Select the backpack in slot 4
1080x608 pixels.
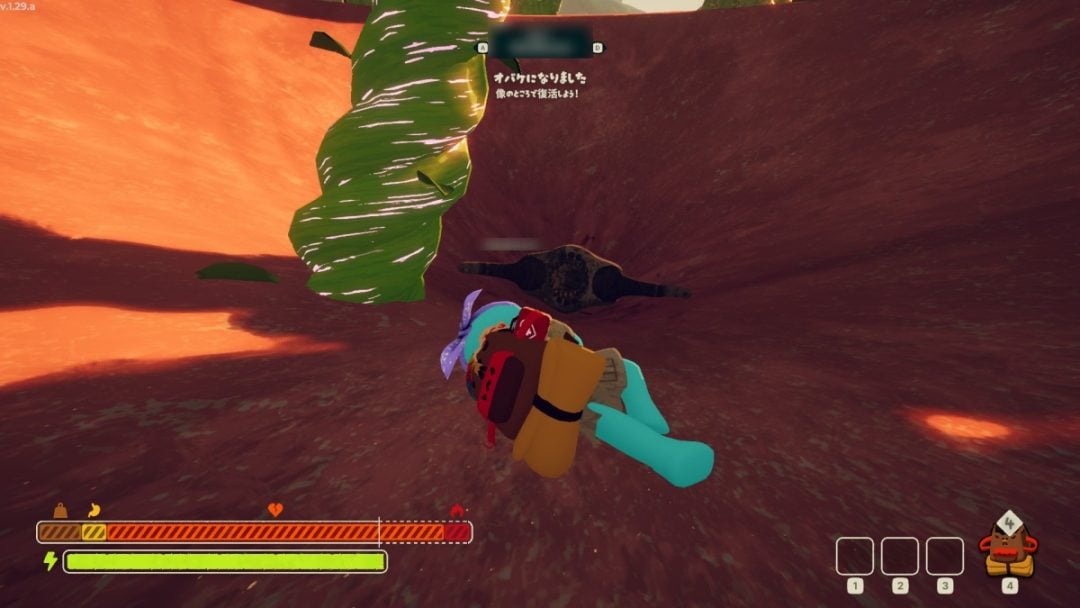(x=1009, y=549)
